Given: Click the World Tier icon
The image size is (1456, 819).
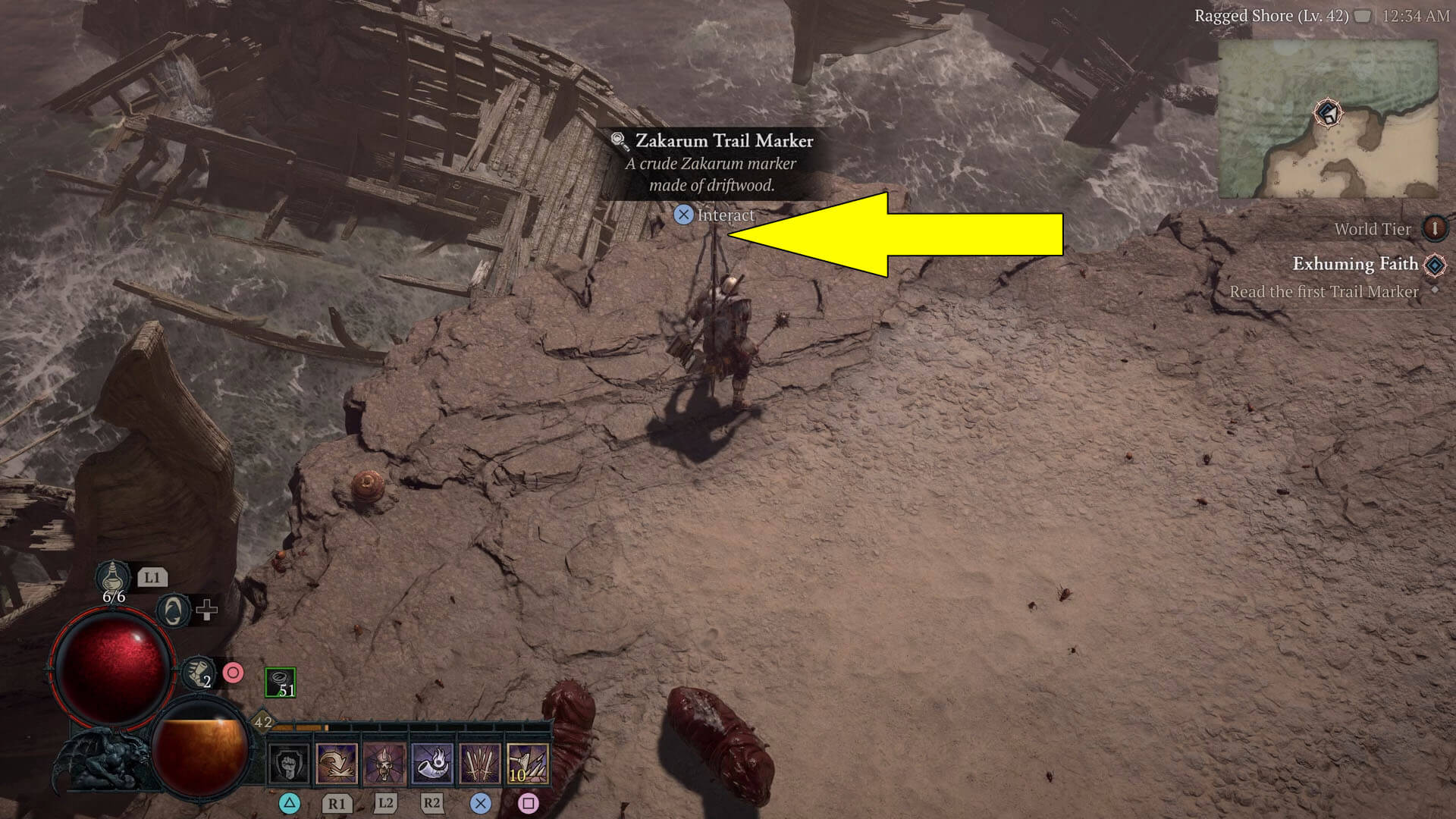Looking at the screenshot, I should pyautogui.click(x=1434, y=228).
